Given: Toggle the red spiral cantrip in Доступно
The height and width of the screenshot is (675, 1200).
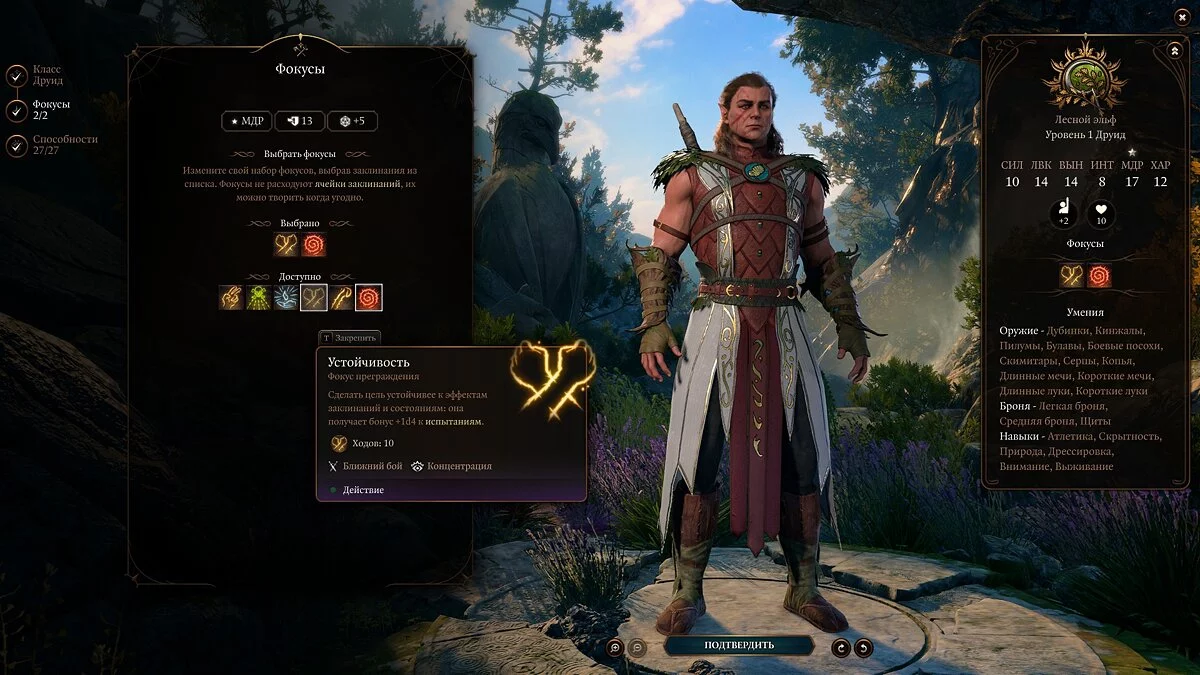Looking at the screenshot, I should [369, 297].
